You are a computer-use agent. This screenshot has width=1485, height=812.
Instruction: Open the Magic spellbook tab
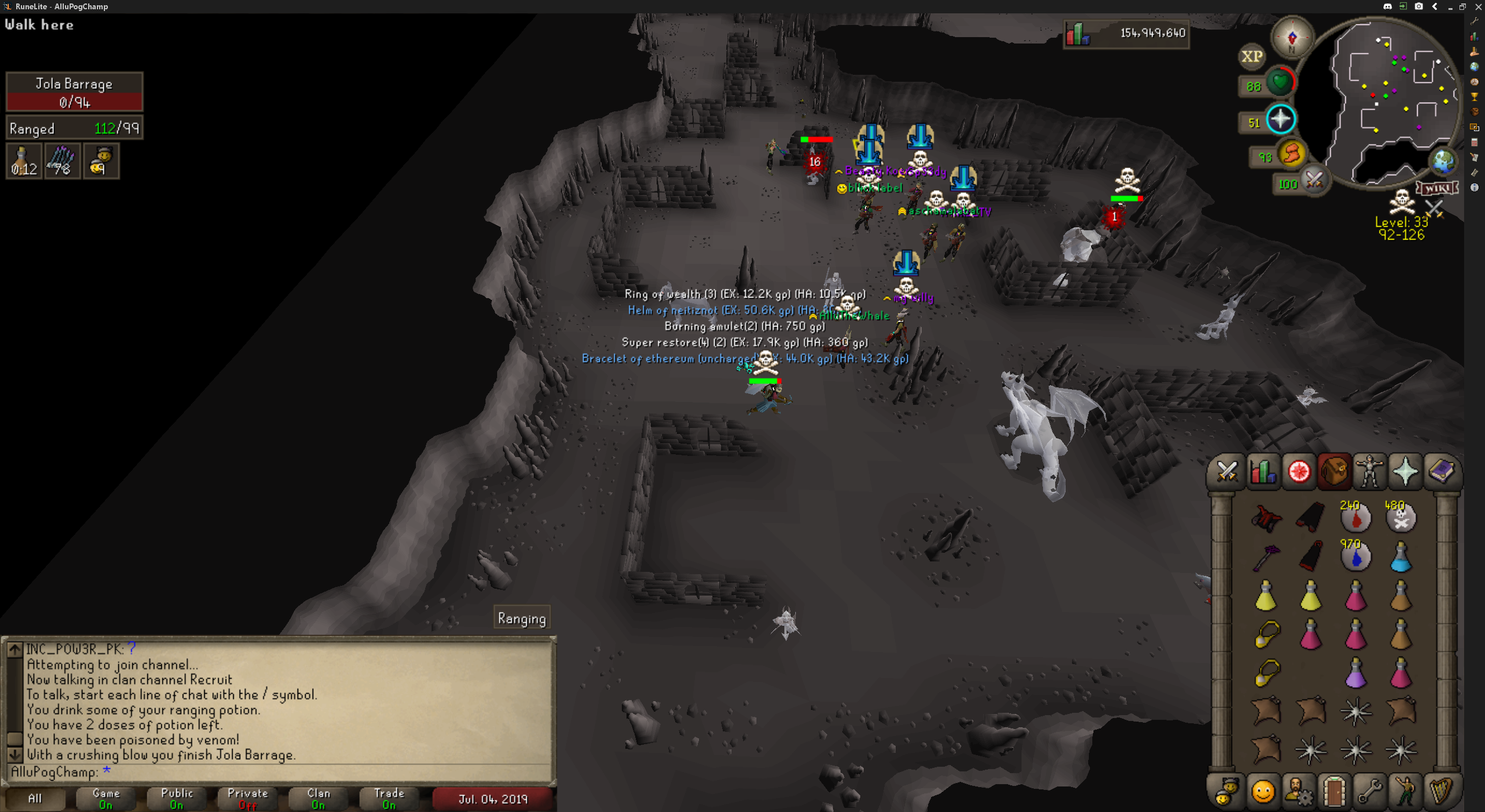click(x=1441, y=472)
